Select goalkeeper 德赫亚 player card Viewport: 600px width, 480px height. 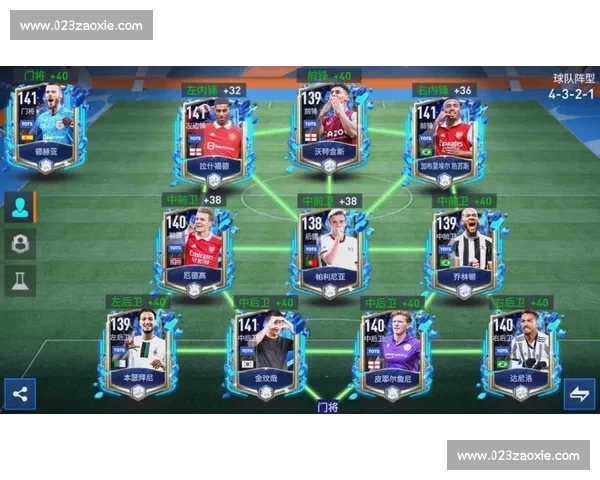[47, 130]
